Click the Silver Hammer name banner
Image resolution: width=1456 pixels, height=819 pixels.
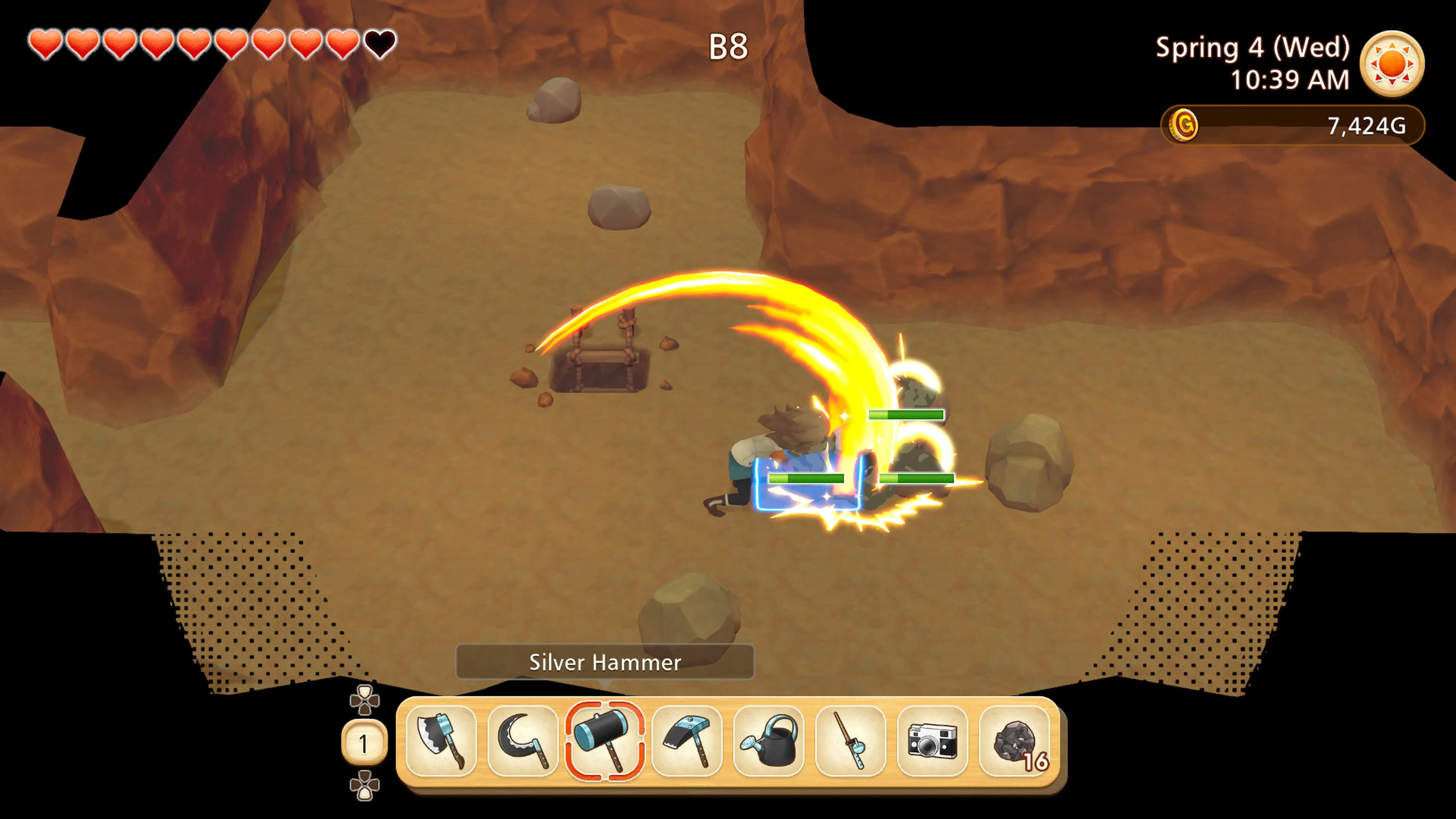coord(605,662)
